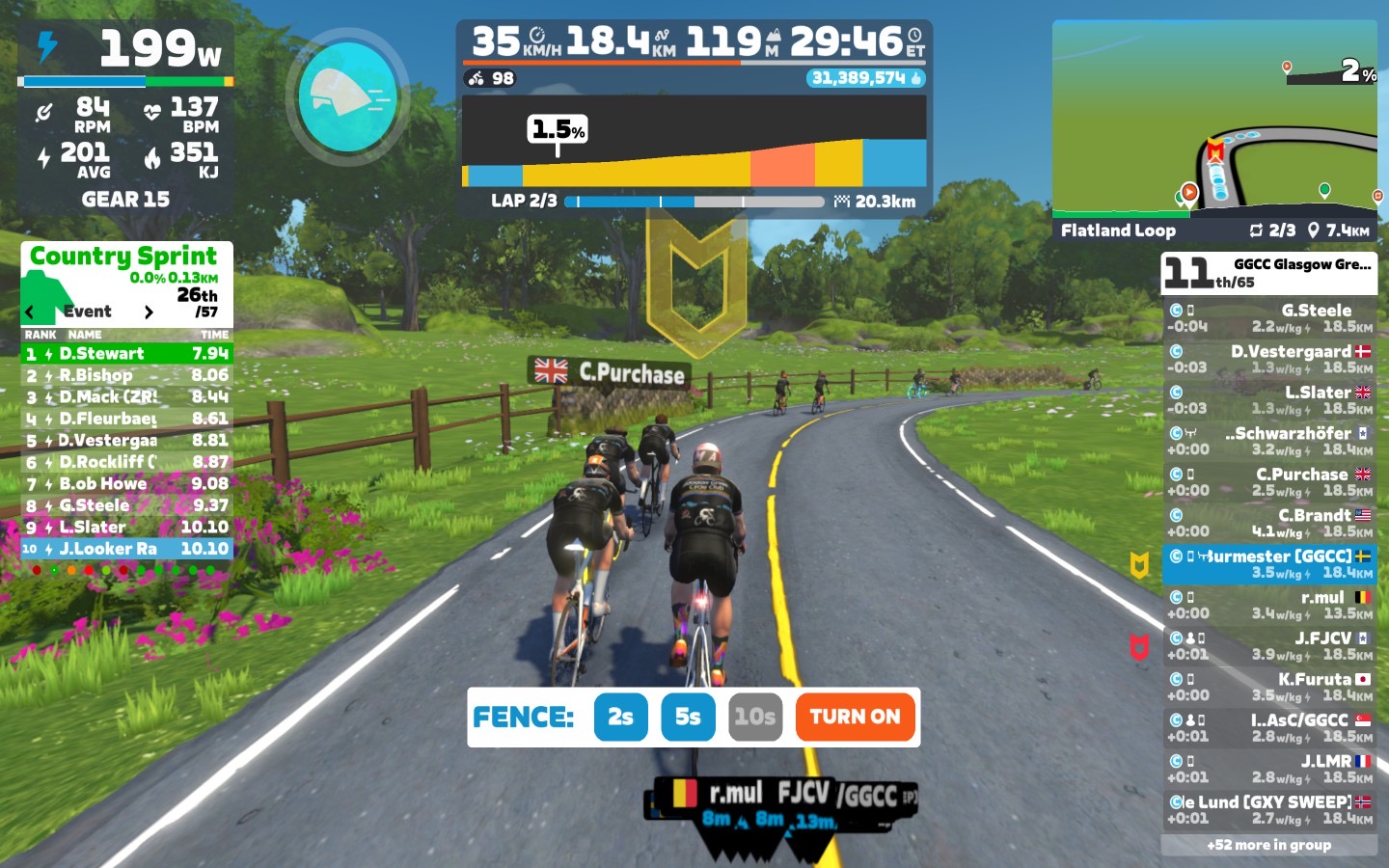Pick J.Looker in the sprint leaderboard
The width and height of the screenshot is (1389, 868).
[x=126, y=549]
